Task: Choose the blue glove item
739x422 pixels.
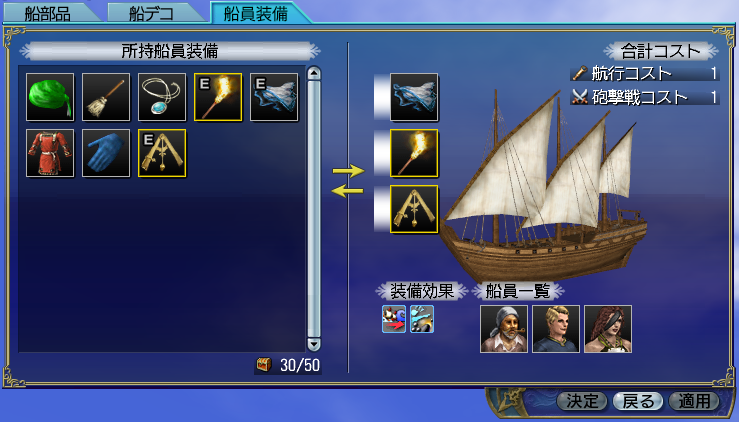Action: click(x=106, y=153)
